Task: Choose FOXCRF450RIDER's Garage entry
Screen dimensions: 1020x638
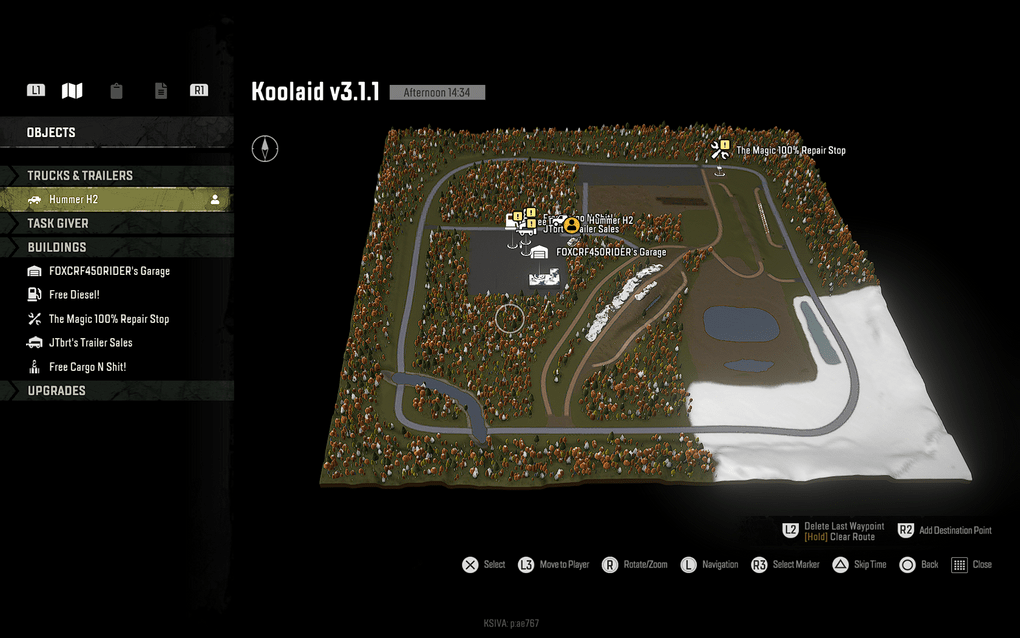Action: pos(109,271)
